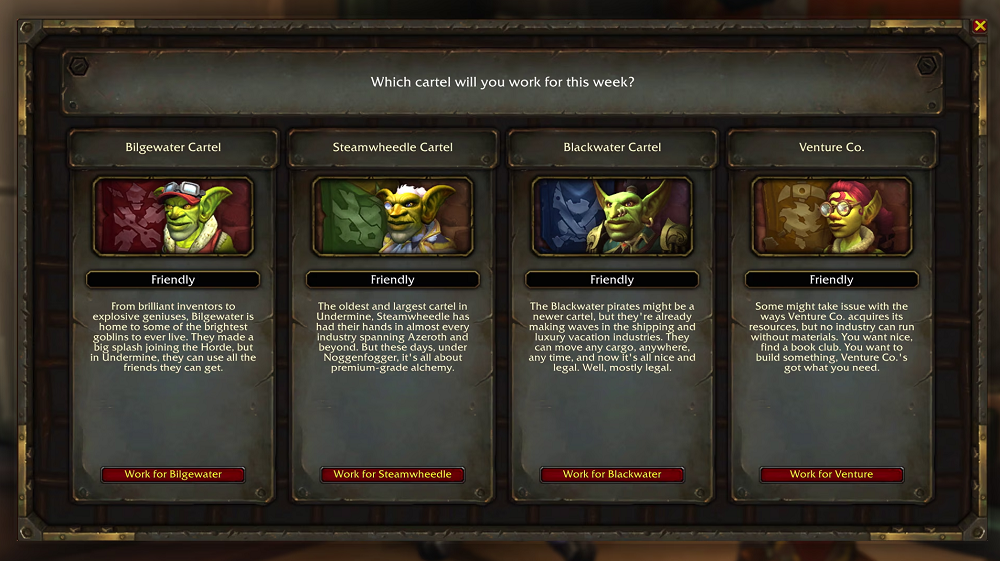Select the Venture Co. goblin portrait

click(831, 216)
